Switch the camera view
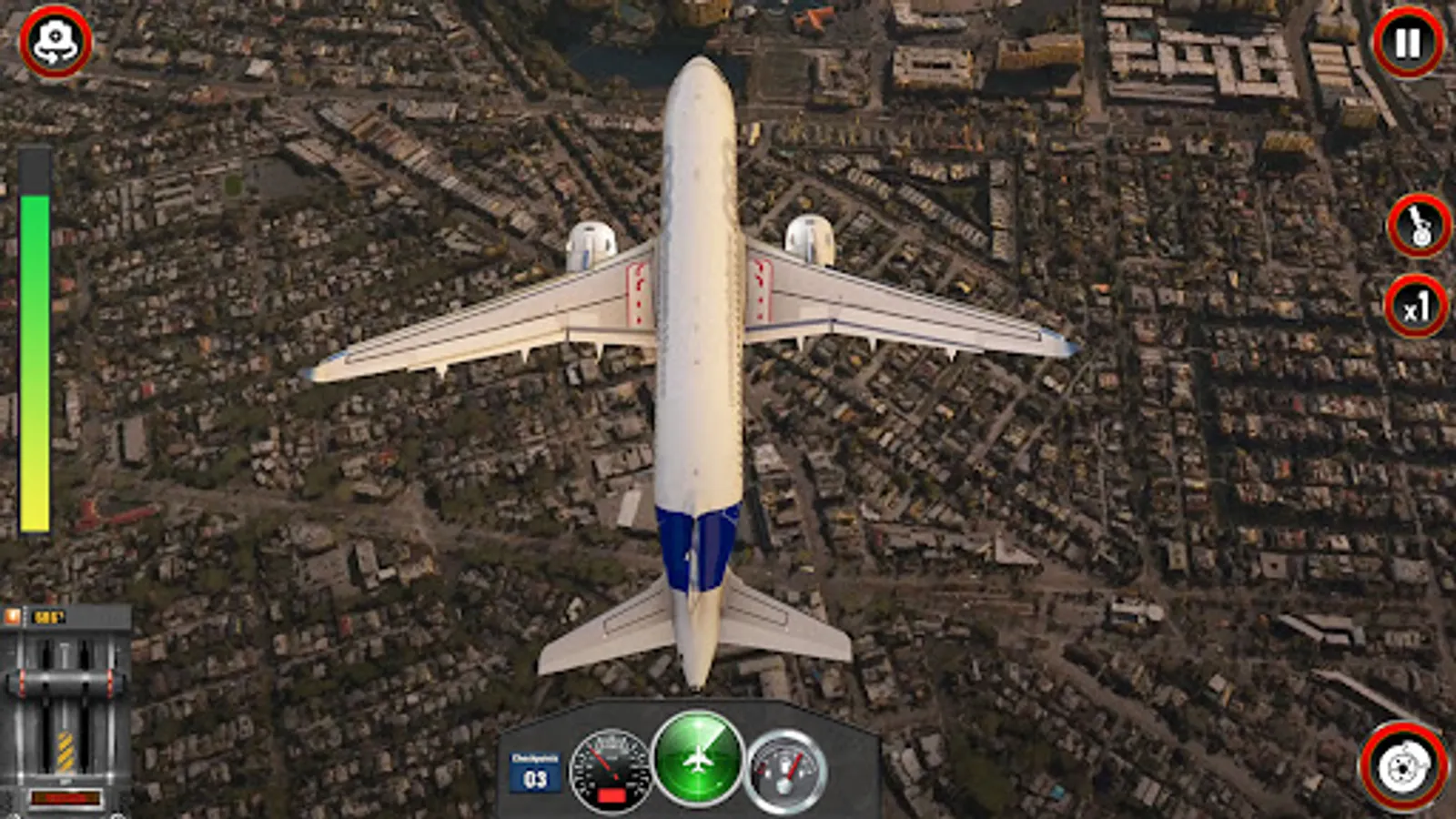This screenshot has width=1456, height=819. click(x=56, y=43)
